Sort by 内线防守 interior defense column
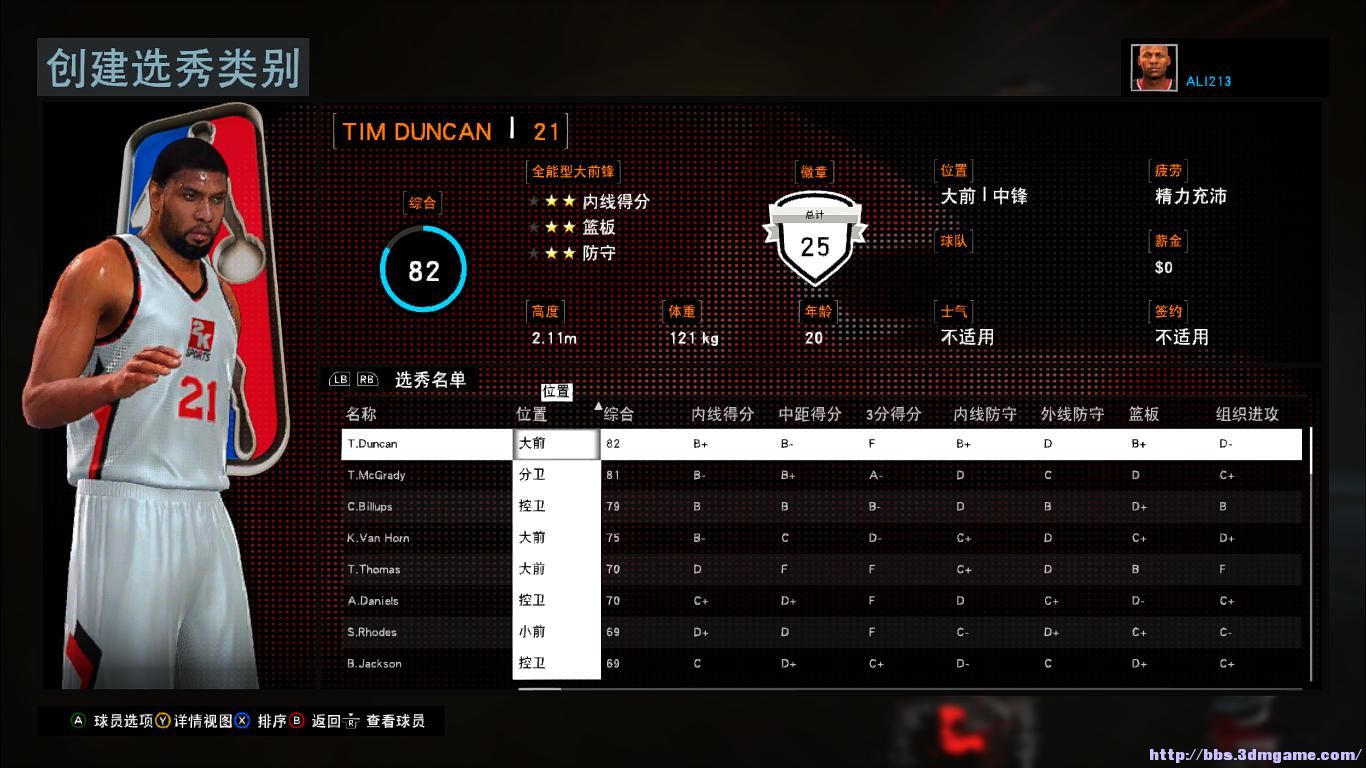The image size is (1366, 768). pyautogui.click(x=985, y=414)
